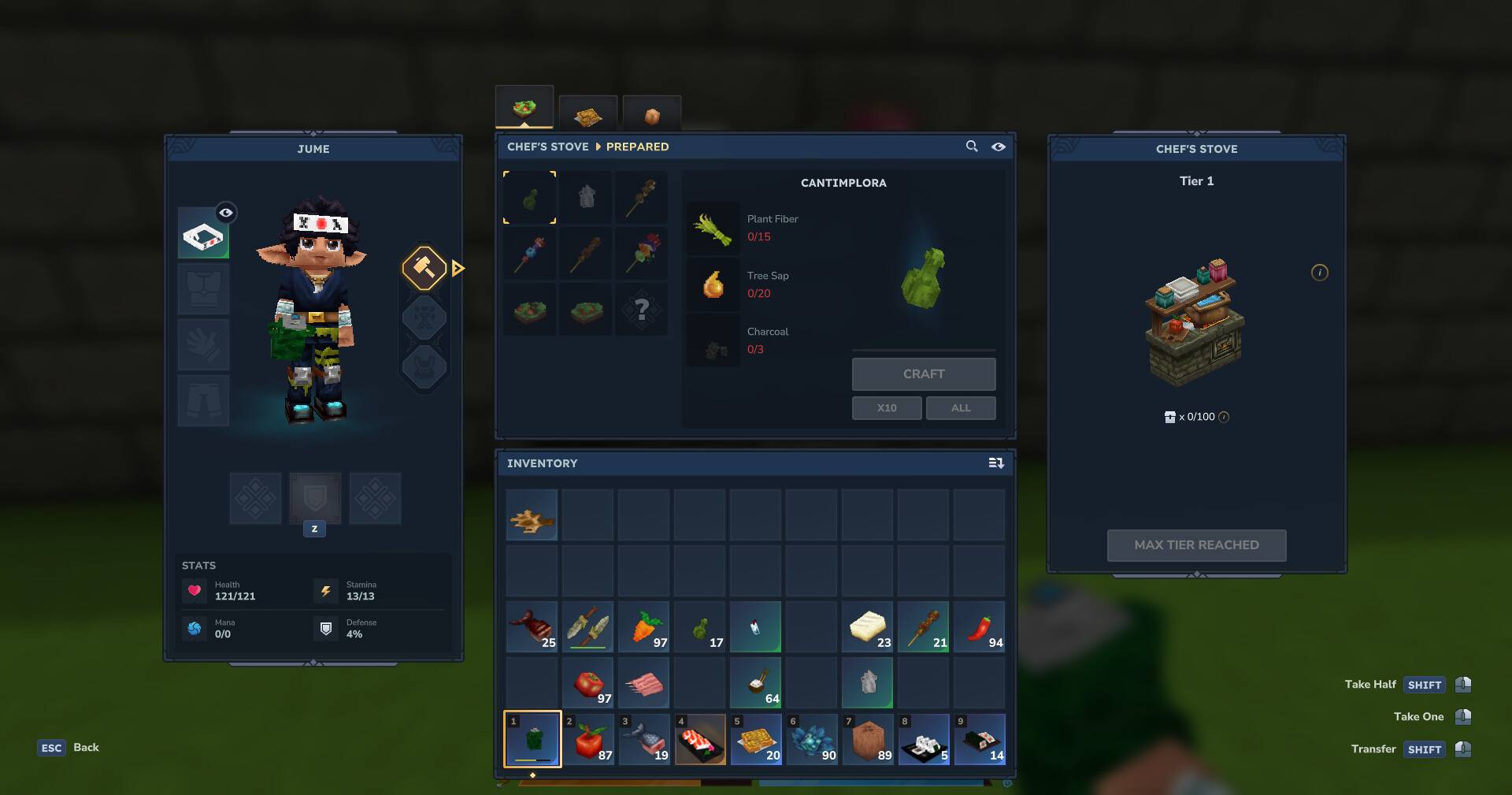Viewport: 1512px width, 795px height.
Task: Click the CRAFT button
Action: point(923,374)
